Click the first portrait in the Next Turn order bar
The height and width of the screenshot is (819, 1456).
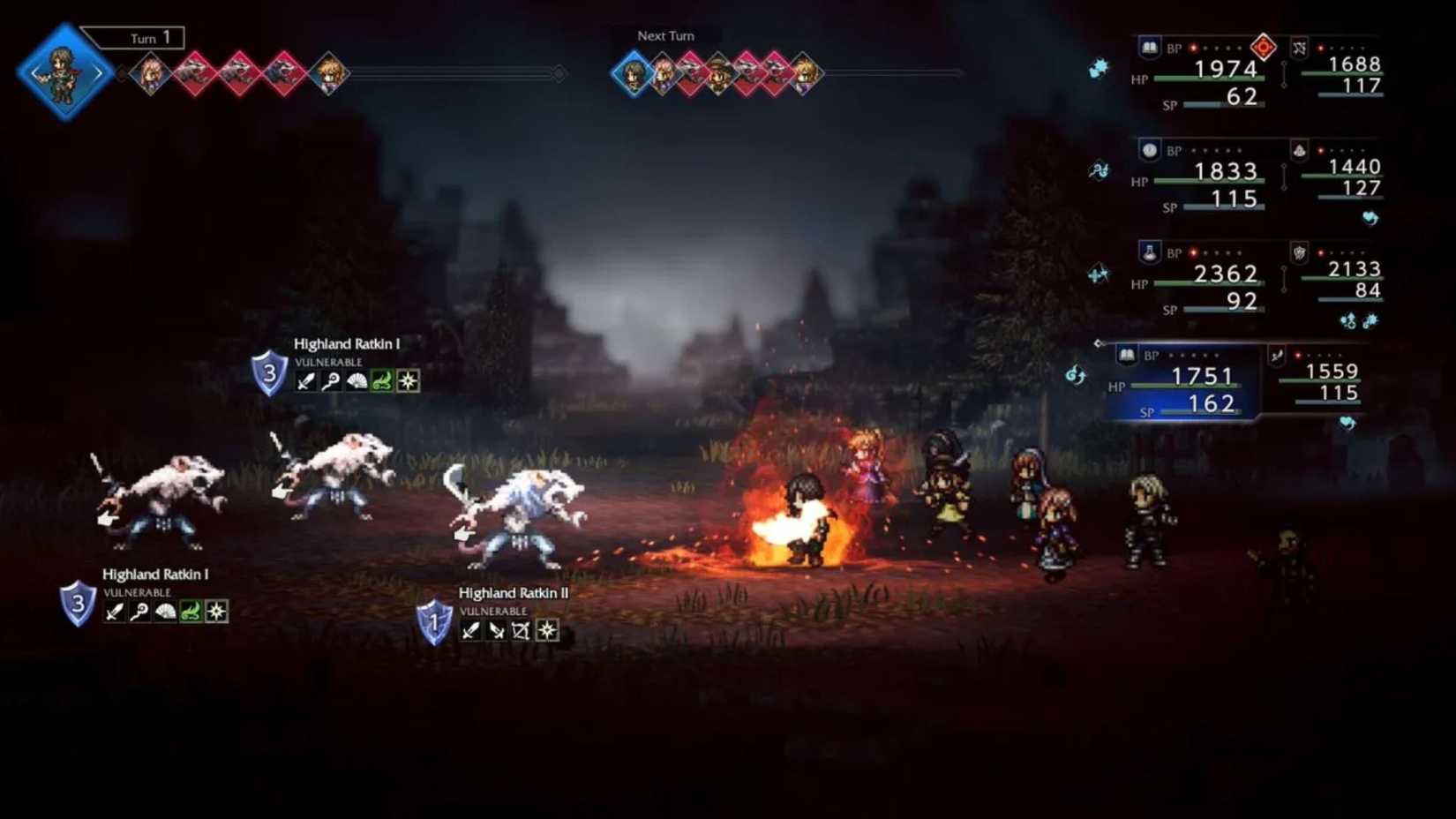click(630, 73)
